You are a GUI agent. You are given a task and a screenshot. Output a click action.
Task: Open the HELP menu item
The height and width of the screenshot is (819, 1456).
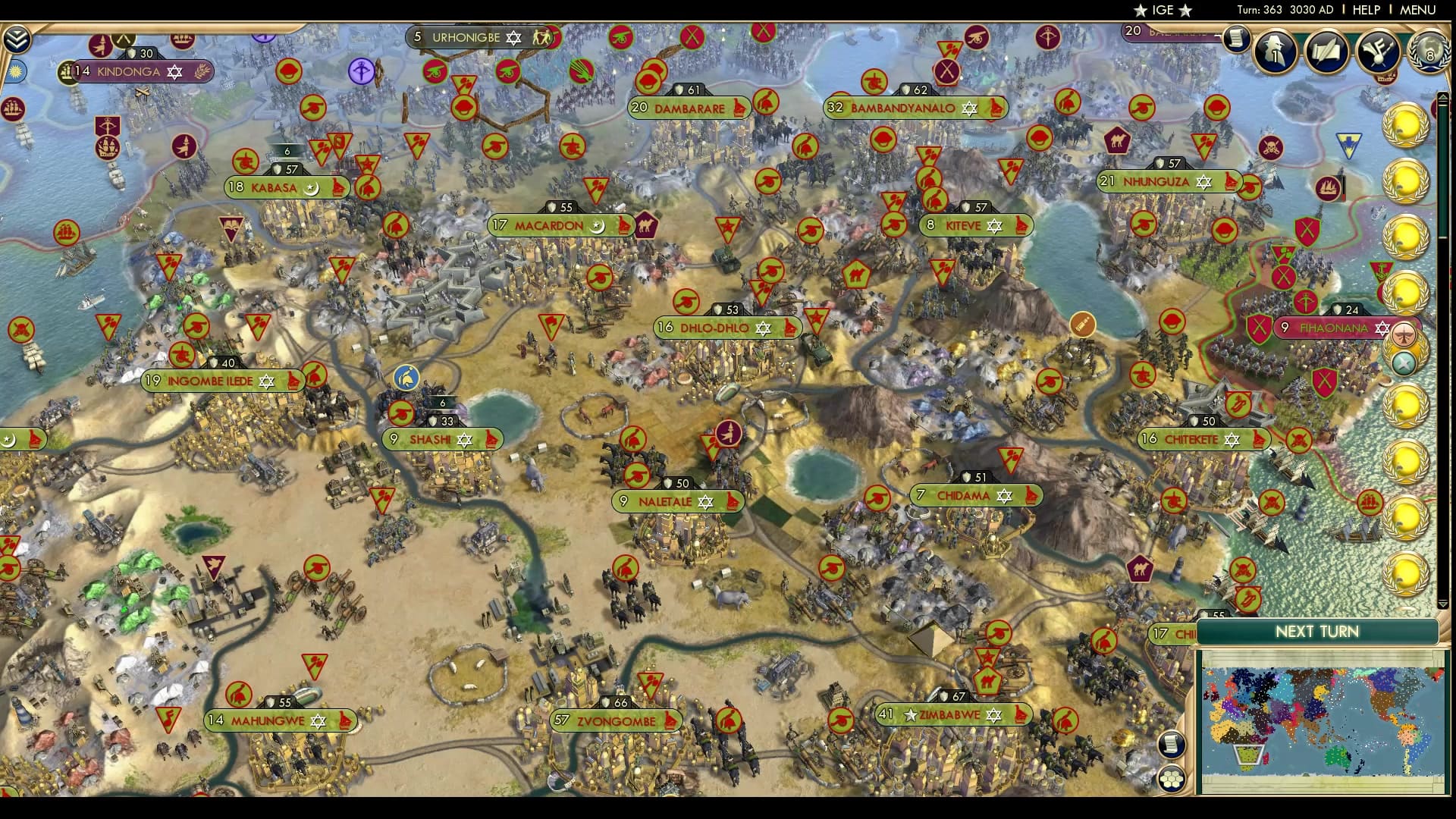click(x=1365, y=10)
